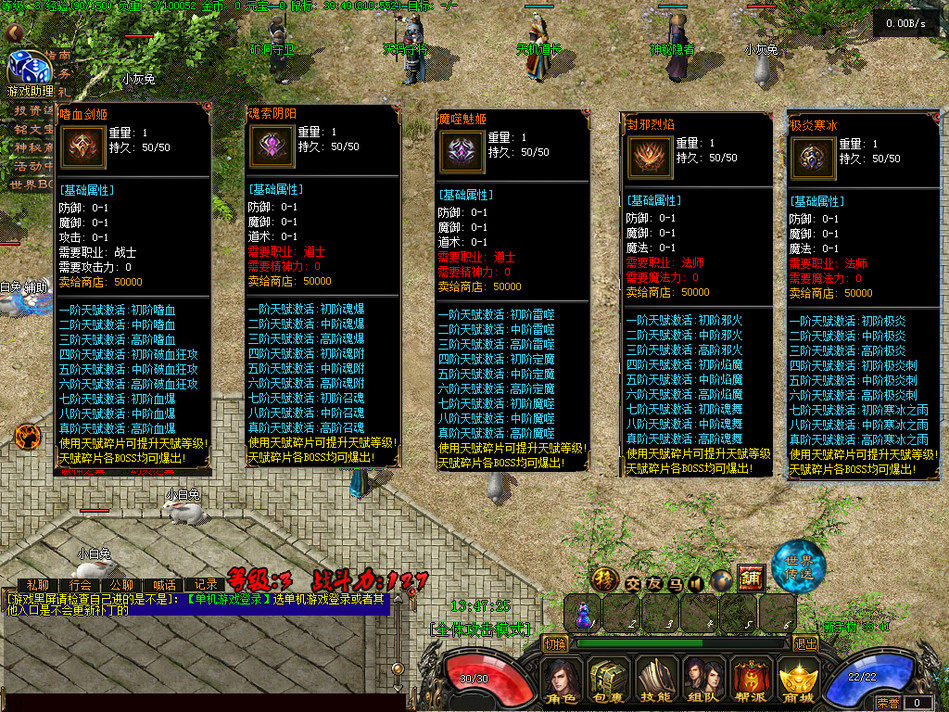This screenshot has height=712, width=949.
Task: Switch to the 记录 chat log tab
Action: click(205, 585)
